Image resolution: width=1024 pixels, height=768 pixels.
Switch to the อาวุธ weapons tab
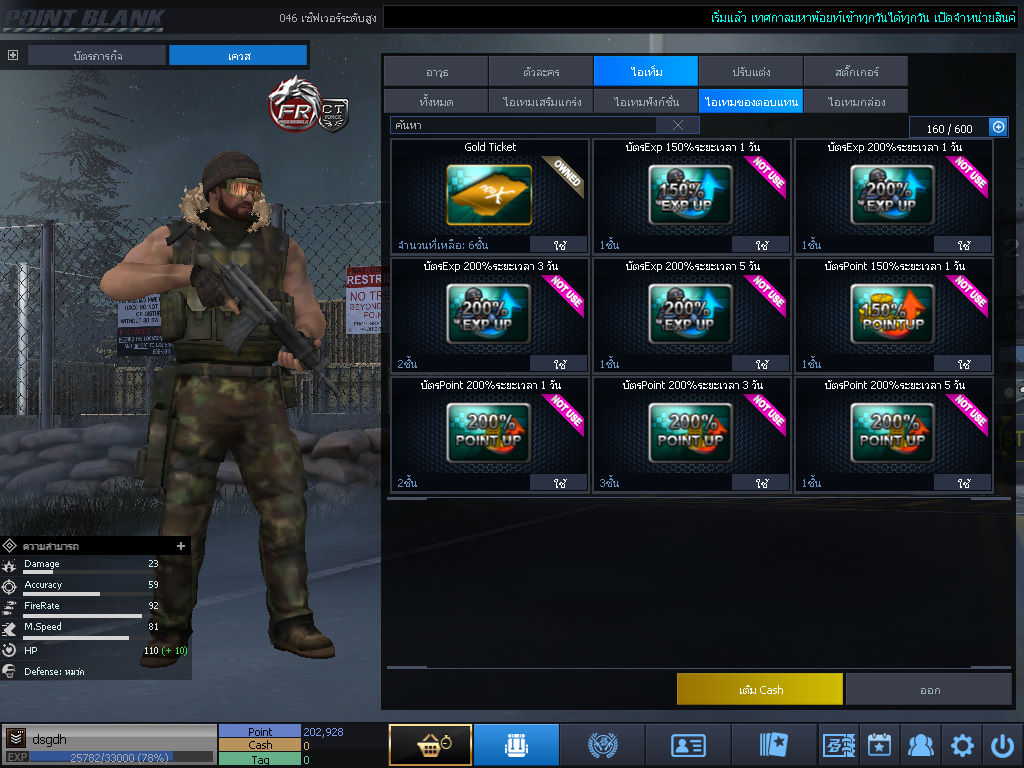[436, 72]
